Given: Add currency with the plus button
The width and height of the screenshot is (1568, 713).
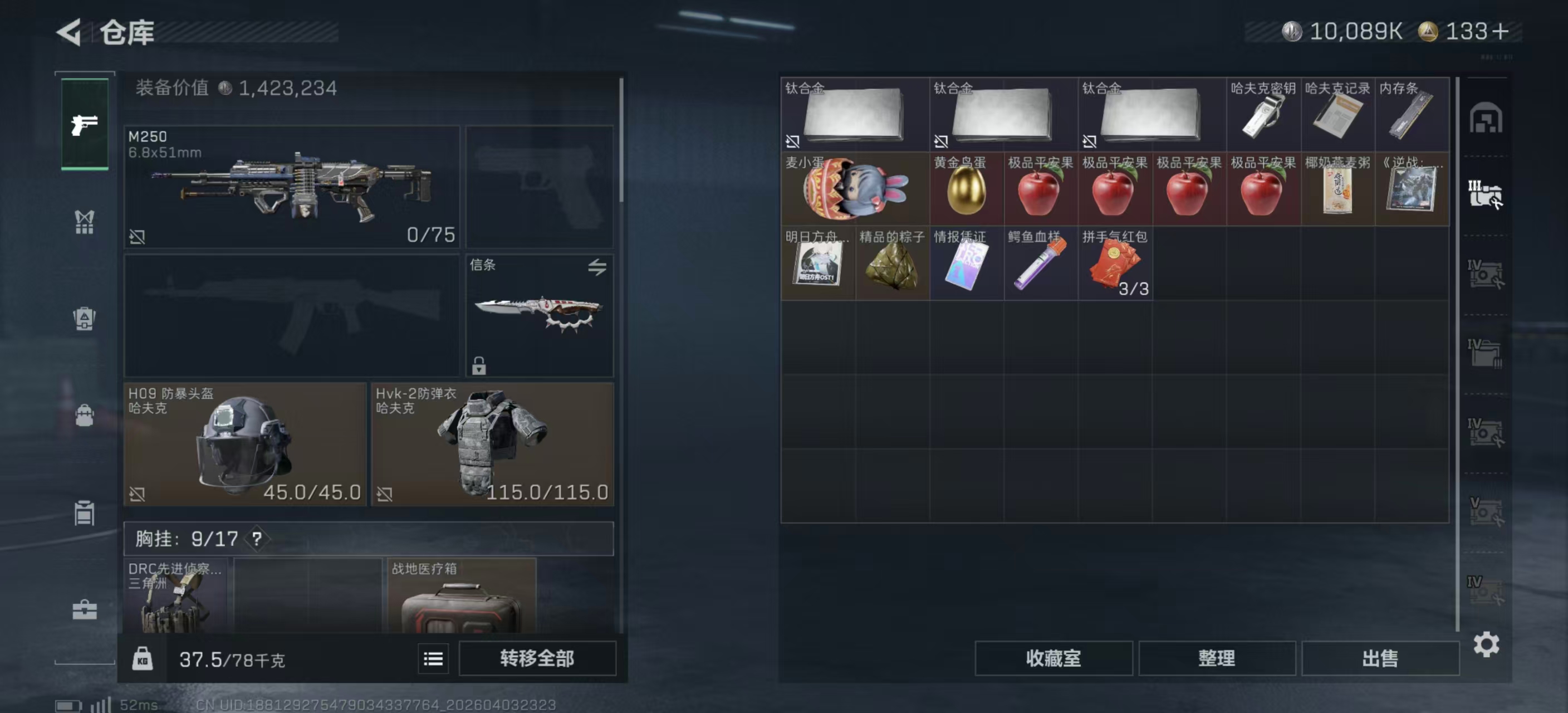Looking at the screenshot, I should [1500, 31].
